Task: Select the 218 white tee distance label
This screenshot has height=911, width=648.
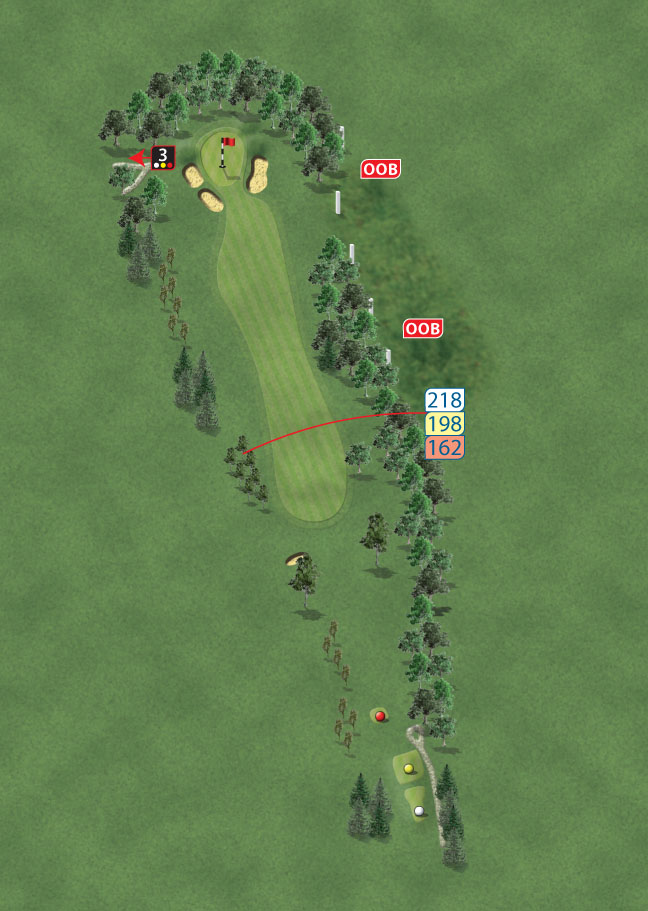Action: 444,401
